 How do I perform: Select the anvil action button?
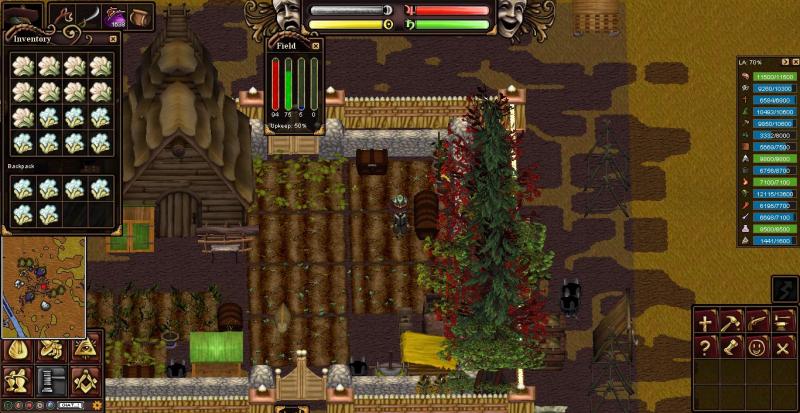(784, 322)
